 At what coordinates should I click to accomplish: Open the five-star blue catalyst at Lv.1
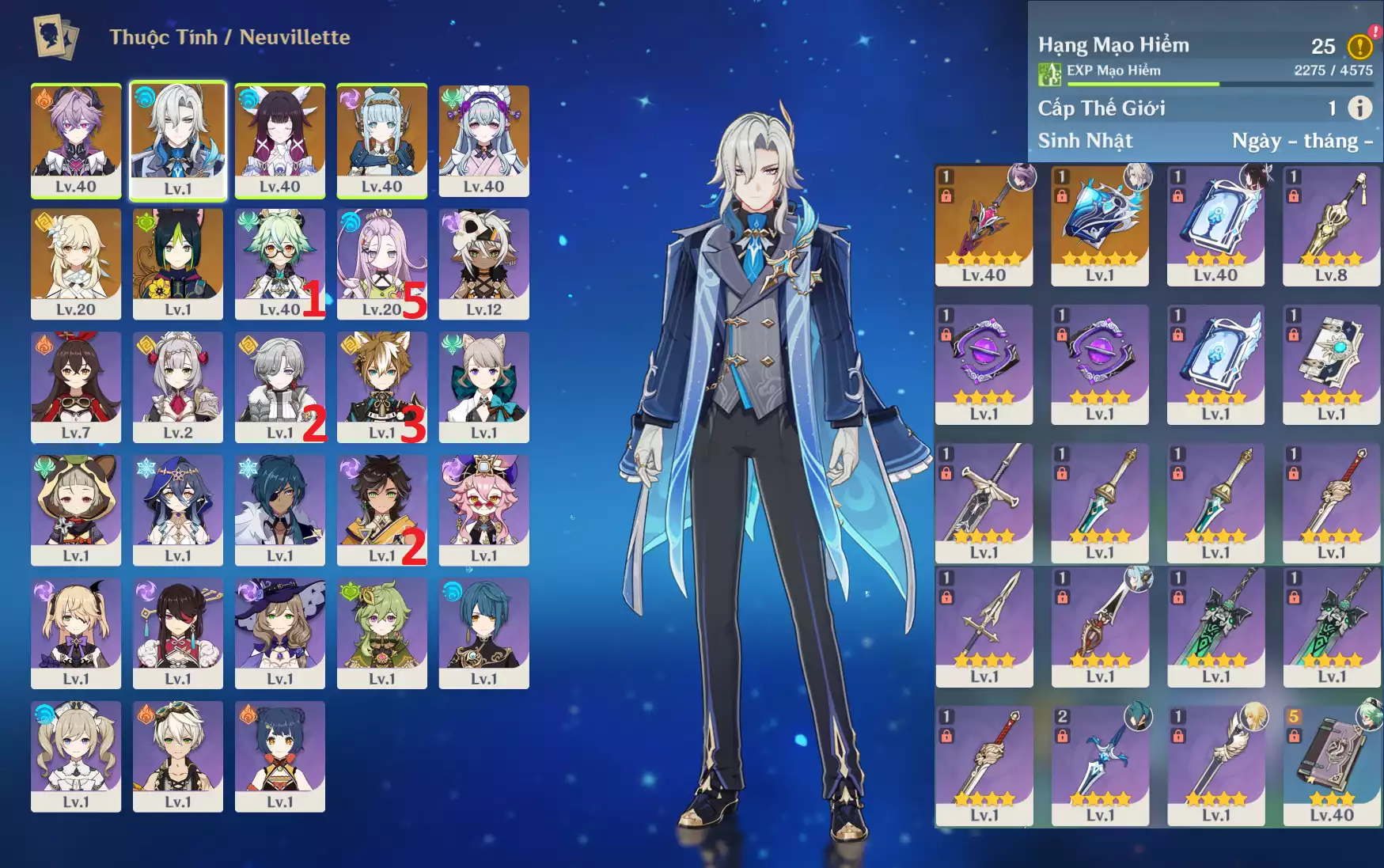(x=1099, y=225)
